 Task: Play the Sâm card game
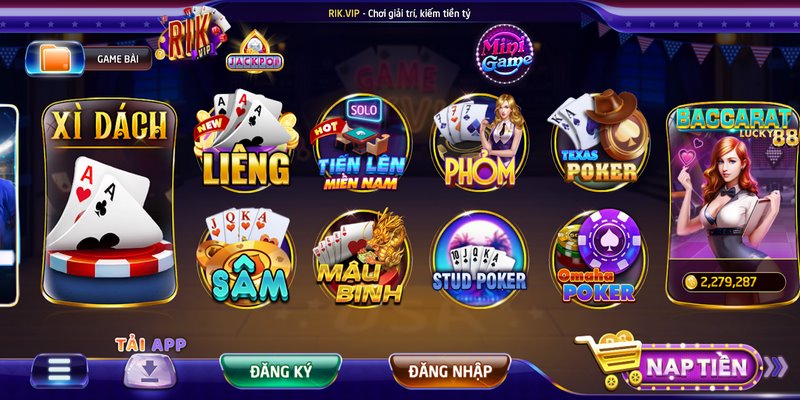(x=245, y=260)
